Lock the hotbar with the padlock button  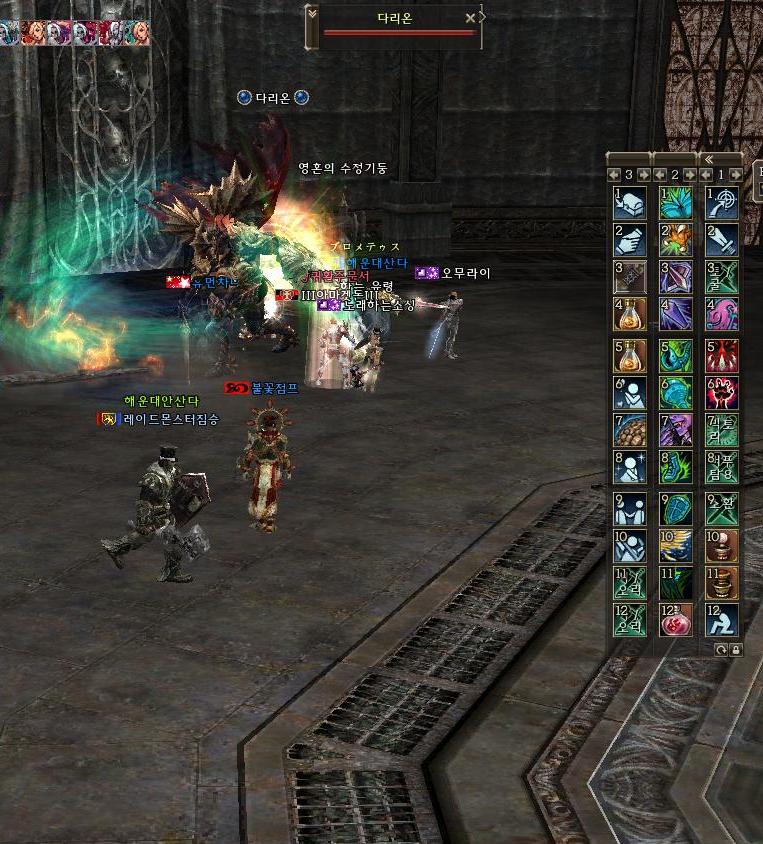pyautogui.click(x=736, y=649)
